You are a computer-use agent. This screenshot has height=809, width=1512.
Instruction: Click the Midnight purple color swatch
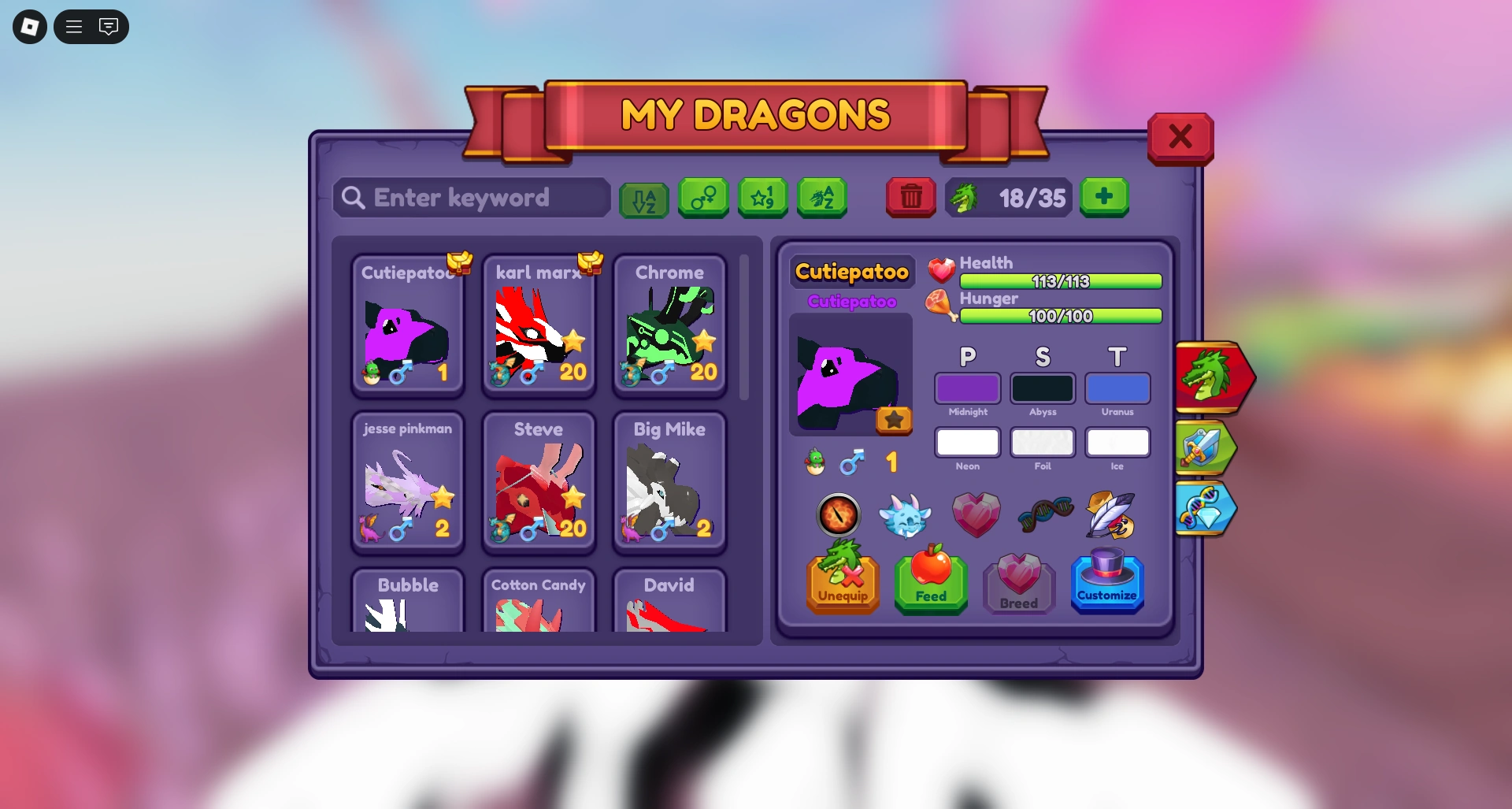coord(967,388)
